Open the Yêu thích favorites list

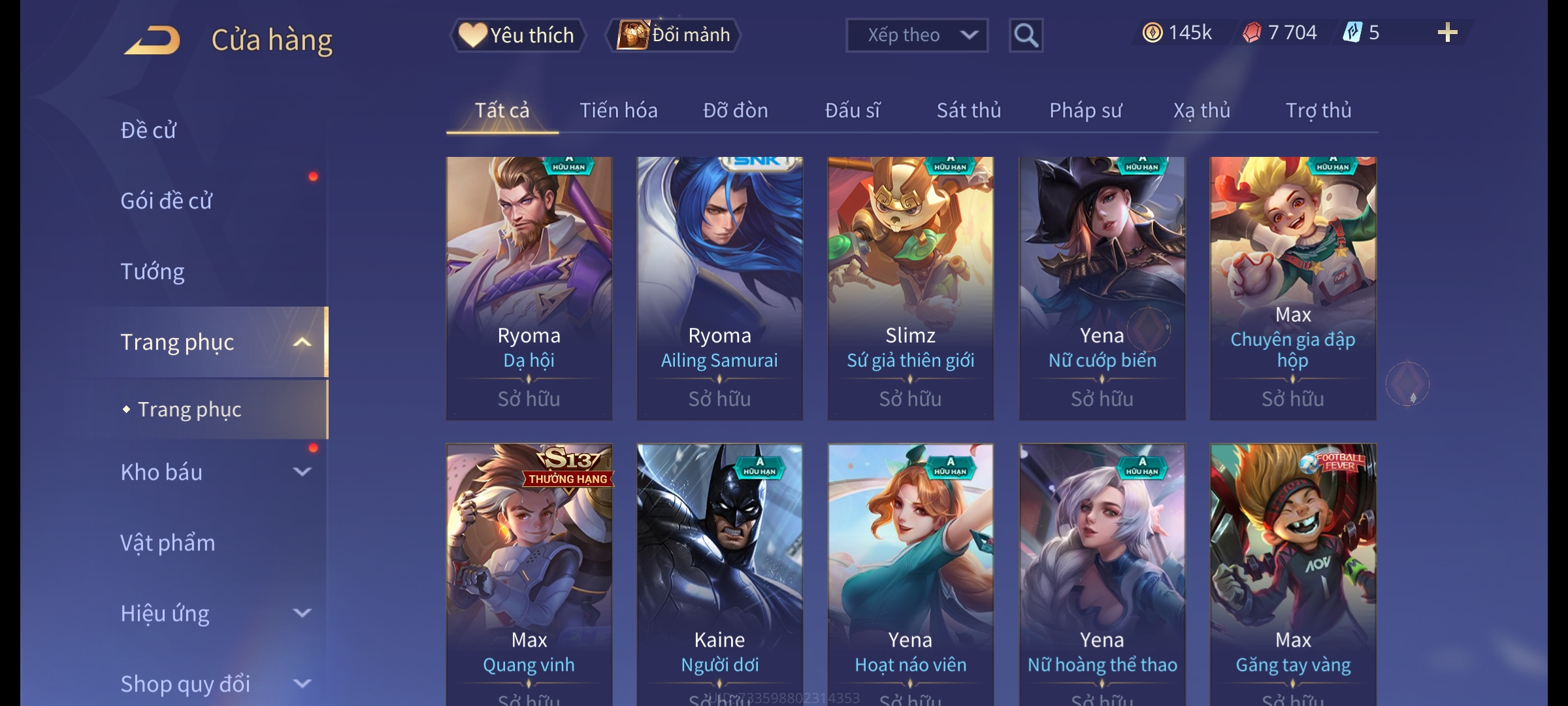517,35
